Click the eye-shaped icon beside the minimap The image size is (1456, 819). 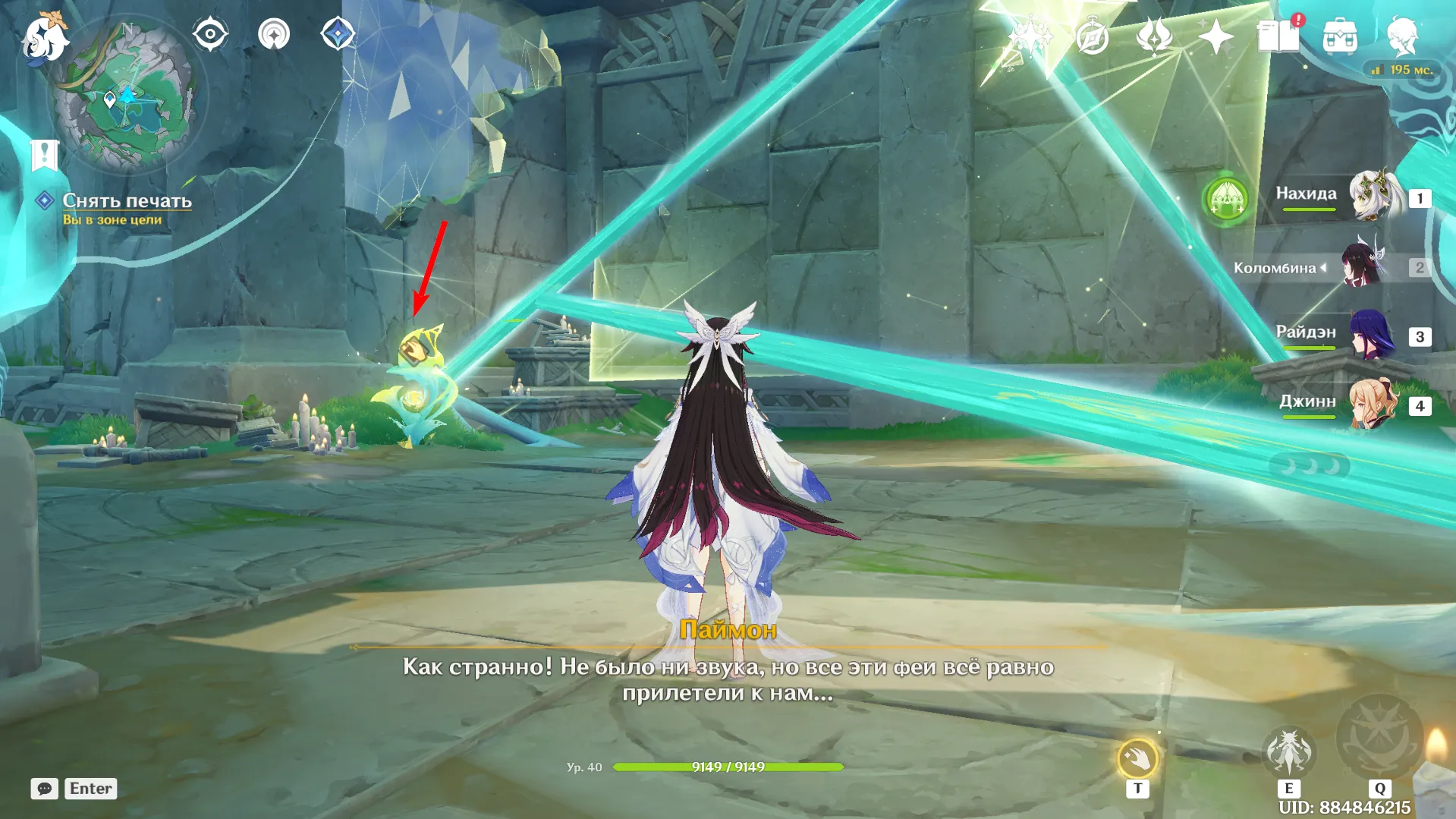pos(210,34)
